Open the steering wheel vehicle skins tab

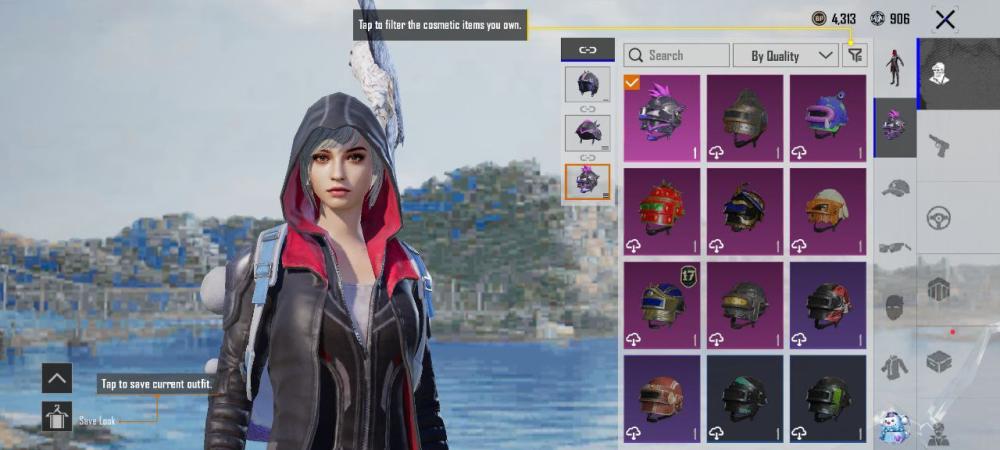(939, 217)
